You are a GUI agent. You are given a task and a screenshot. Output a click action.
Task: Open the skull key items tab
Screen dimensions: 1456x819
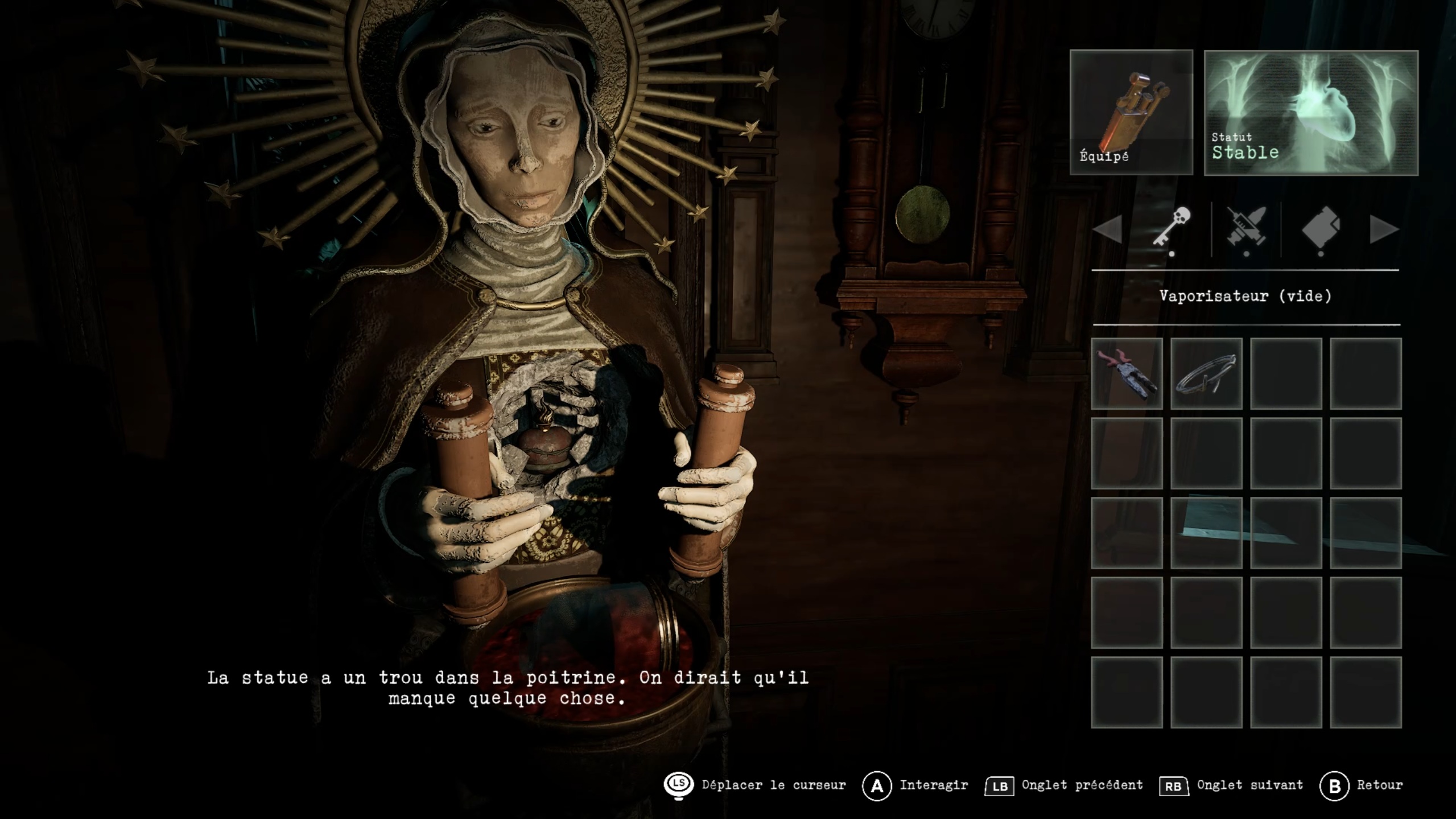[1172, 228]
